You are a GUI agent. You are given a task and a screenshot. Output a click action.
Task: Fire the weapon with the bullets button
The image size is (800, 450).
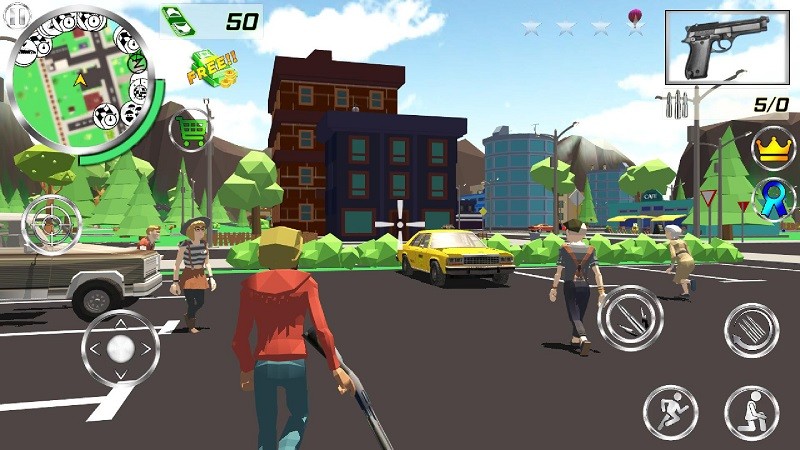[x=631, y=317]
